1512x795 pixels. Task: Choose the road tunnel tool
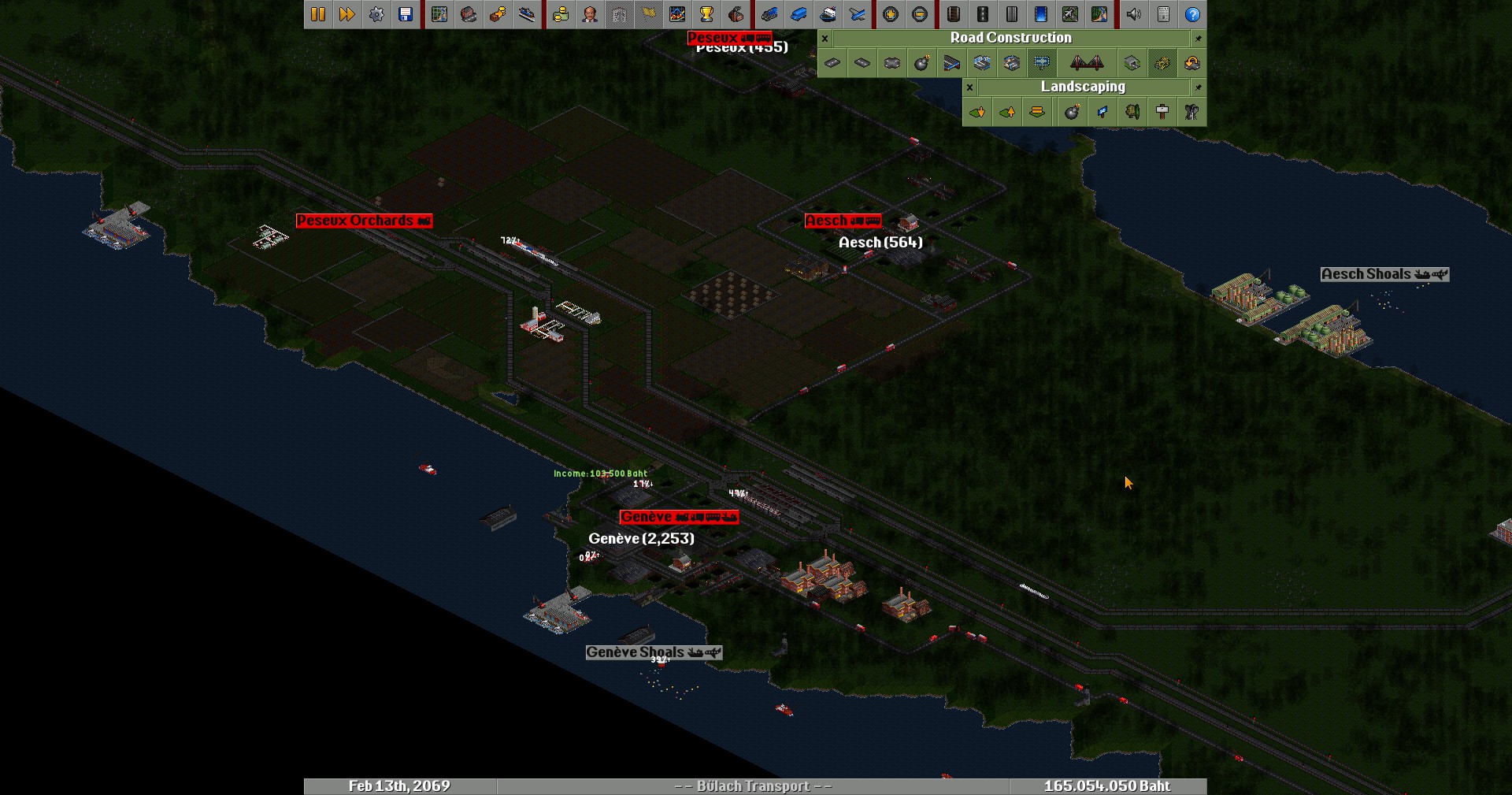coord(1132,63)
